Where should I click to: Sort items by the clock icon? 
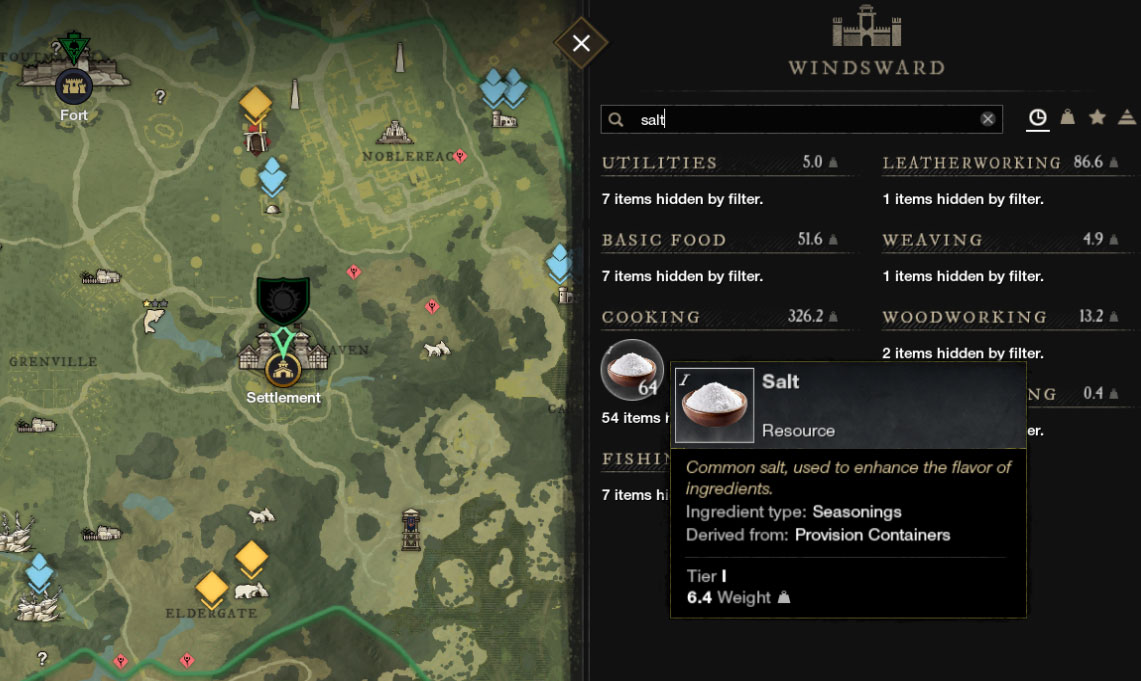[x=1038, y=118]
